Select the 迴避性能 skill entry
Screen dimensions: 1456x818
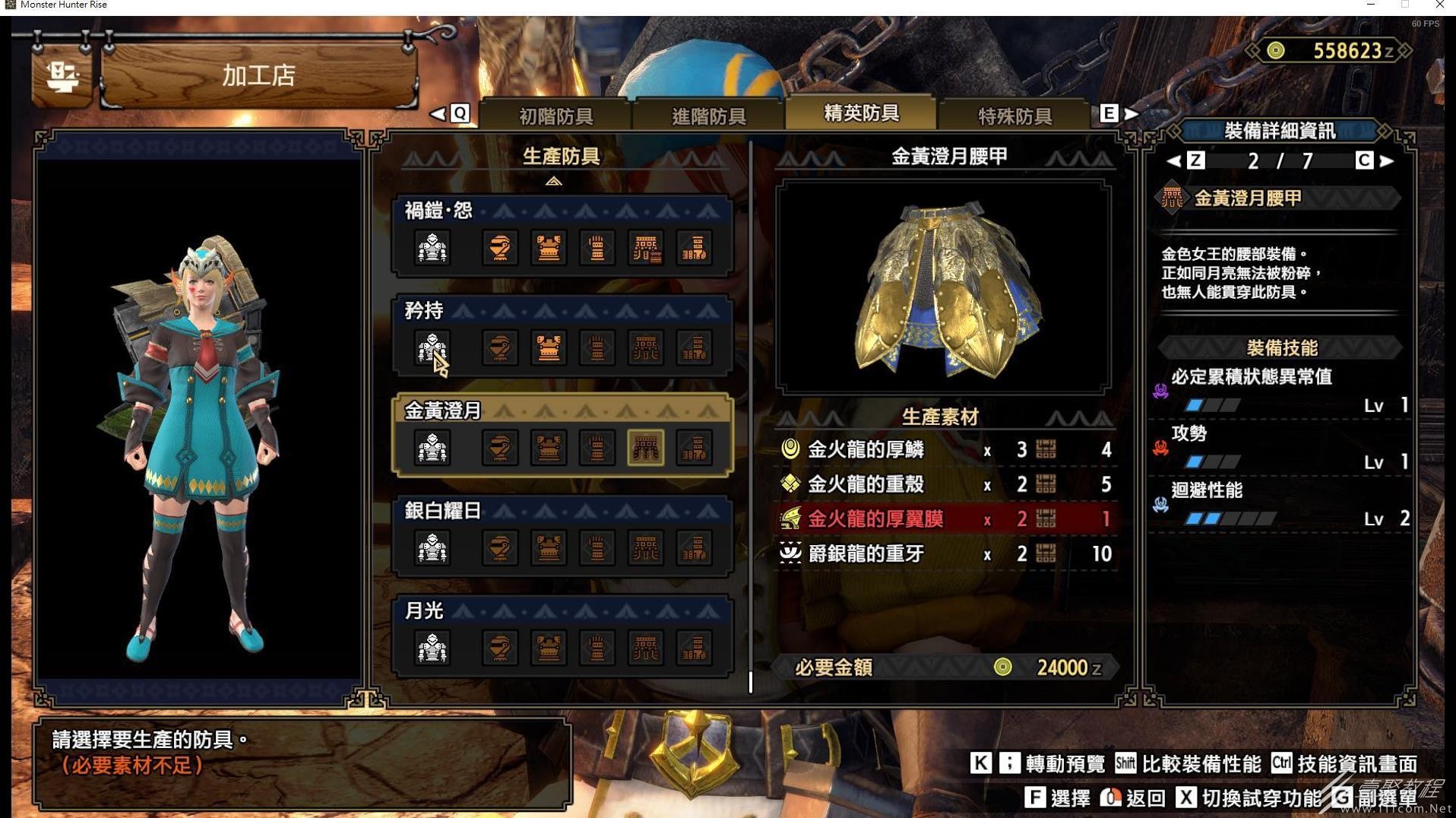1283,504
